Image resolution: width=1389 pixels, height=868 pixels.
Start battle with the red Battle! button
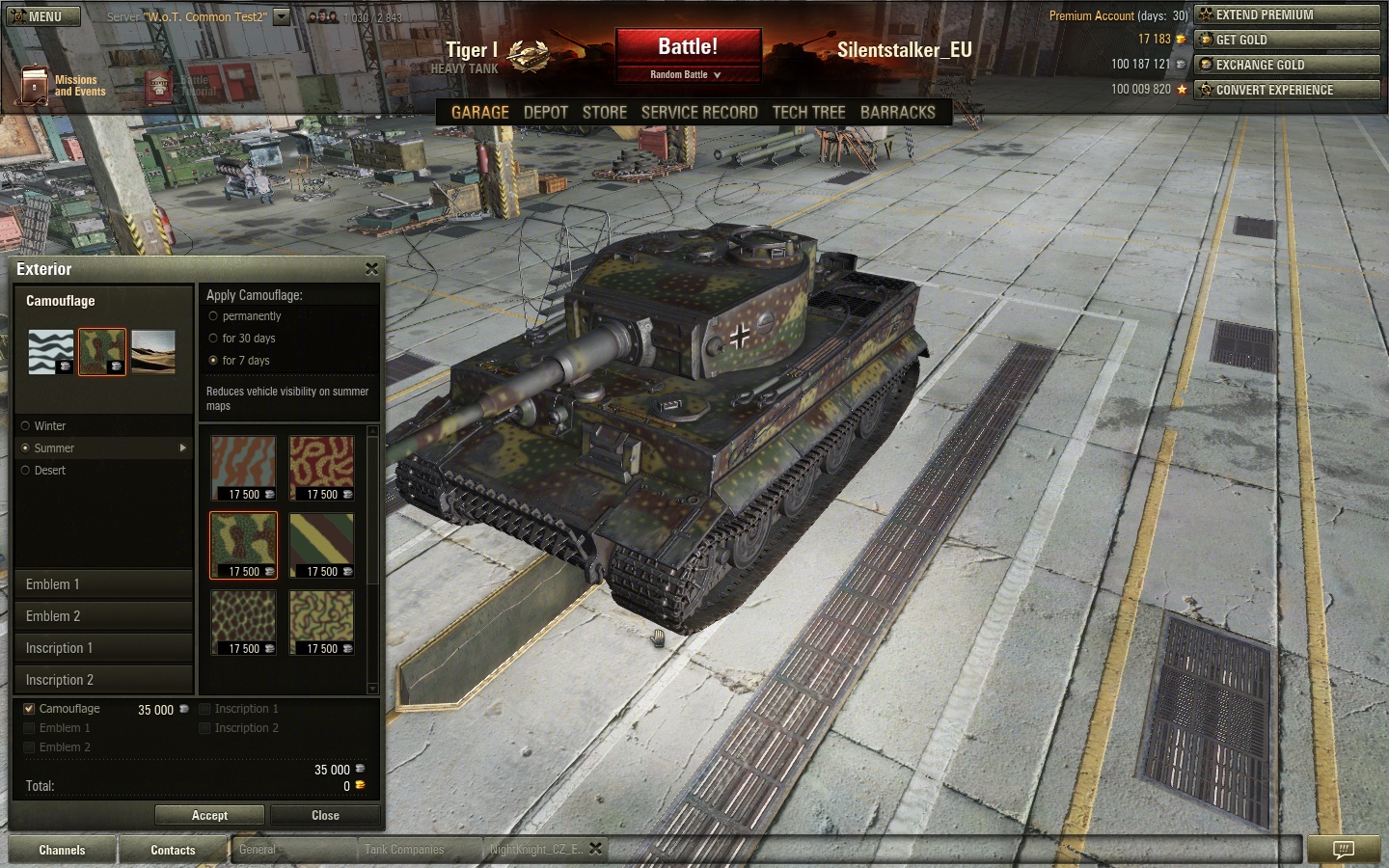click(688, 47)
